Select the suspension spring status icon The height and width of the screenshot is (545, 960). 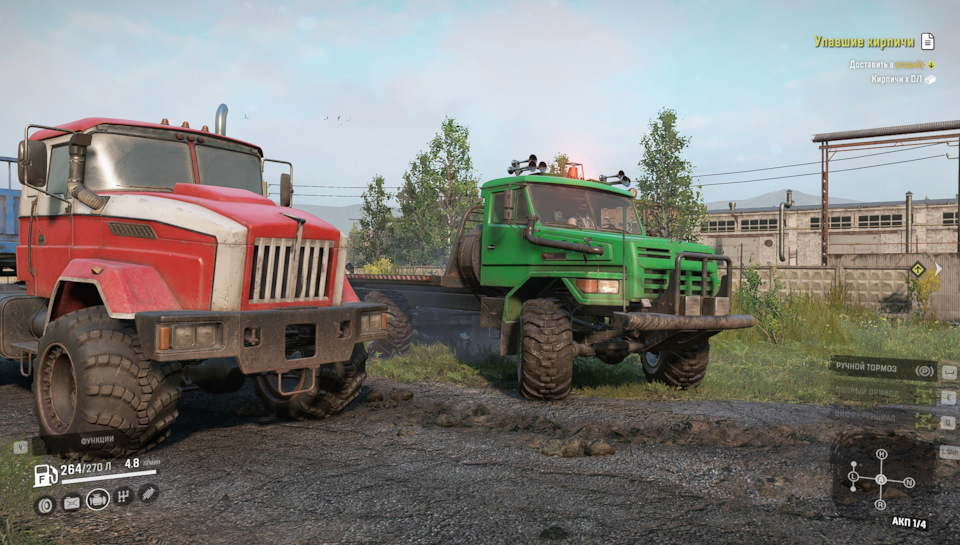148,492
